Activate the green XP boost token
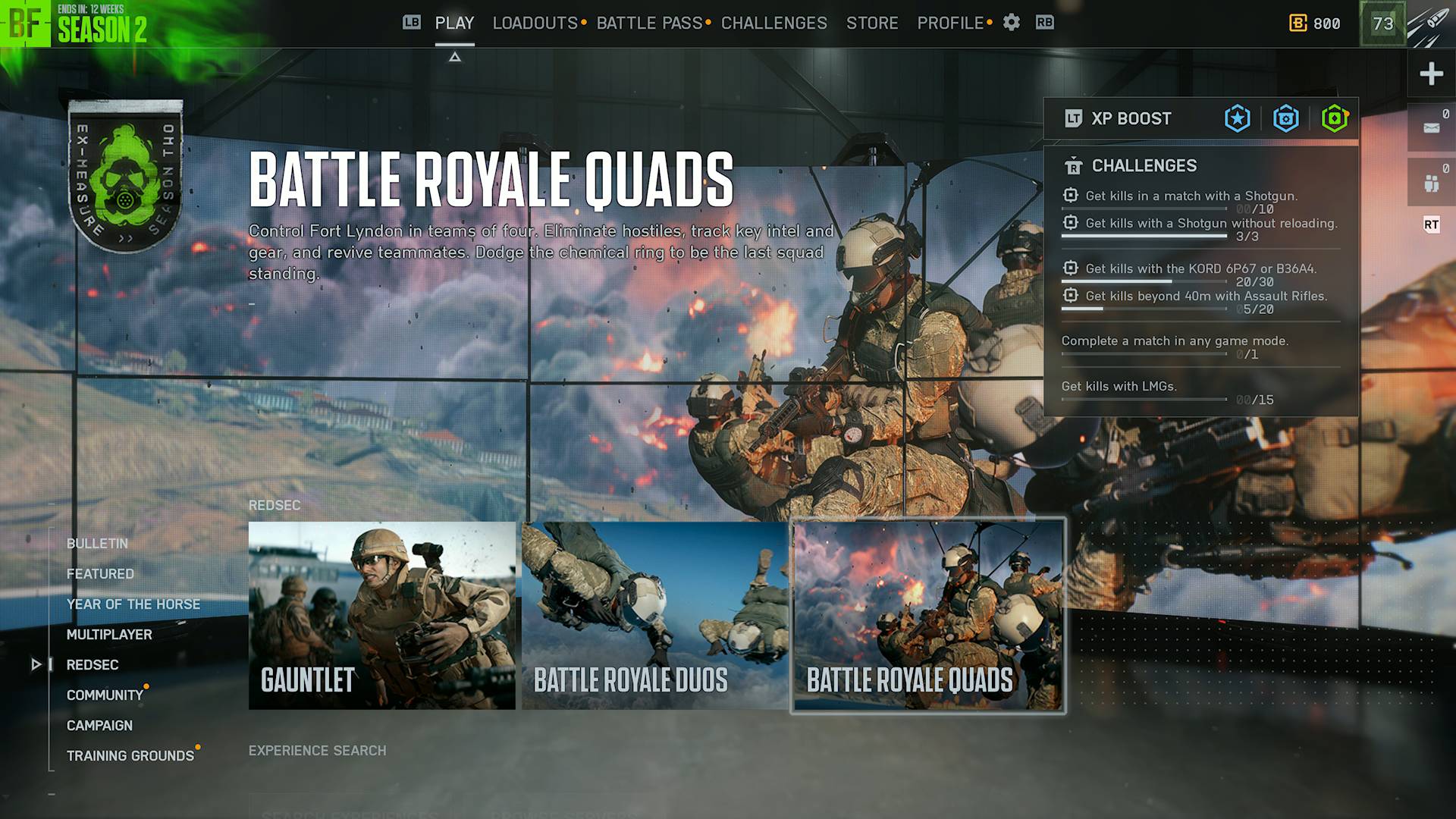The height and width of the screenshot is (819, 1456). click(1336, 118)
